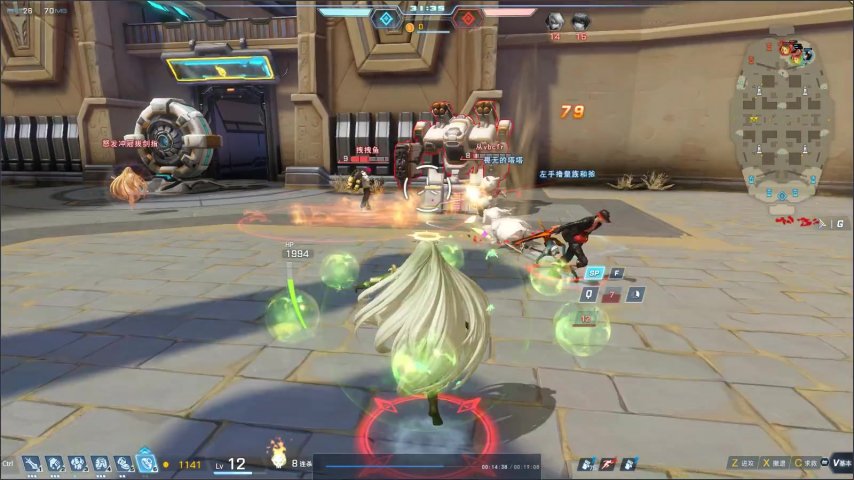Select skill upgrade slot numbered 3

pos(78,464)
